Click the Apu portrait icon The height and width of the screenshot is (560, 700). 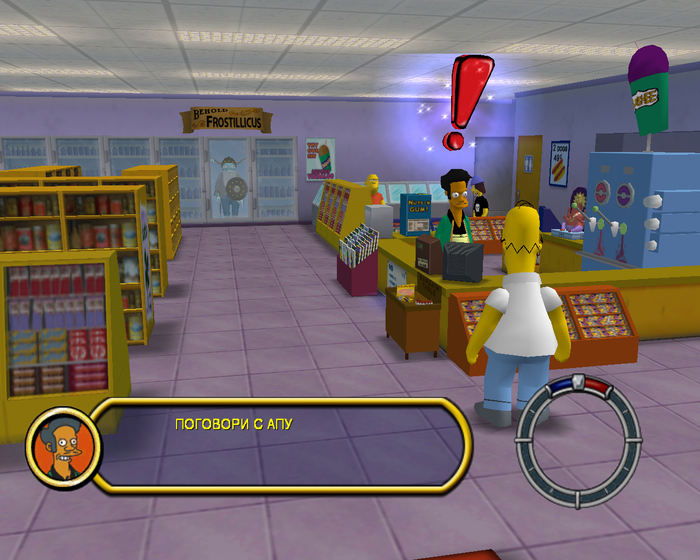(63, 444)
